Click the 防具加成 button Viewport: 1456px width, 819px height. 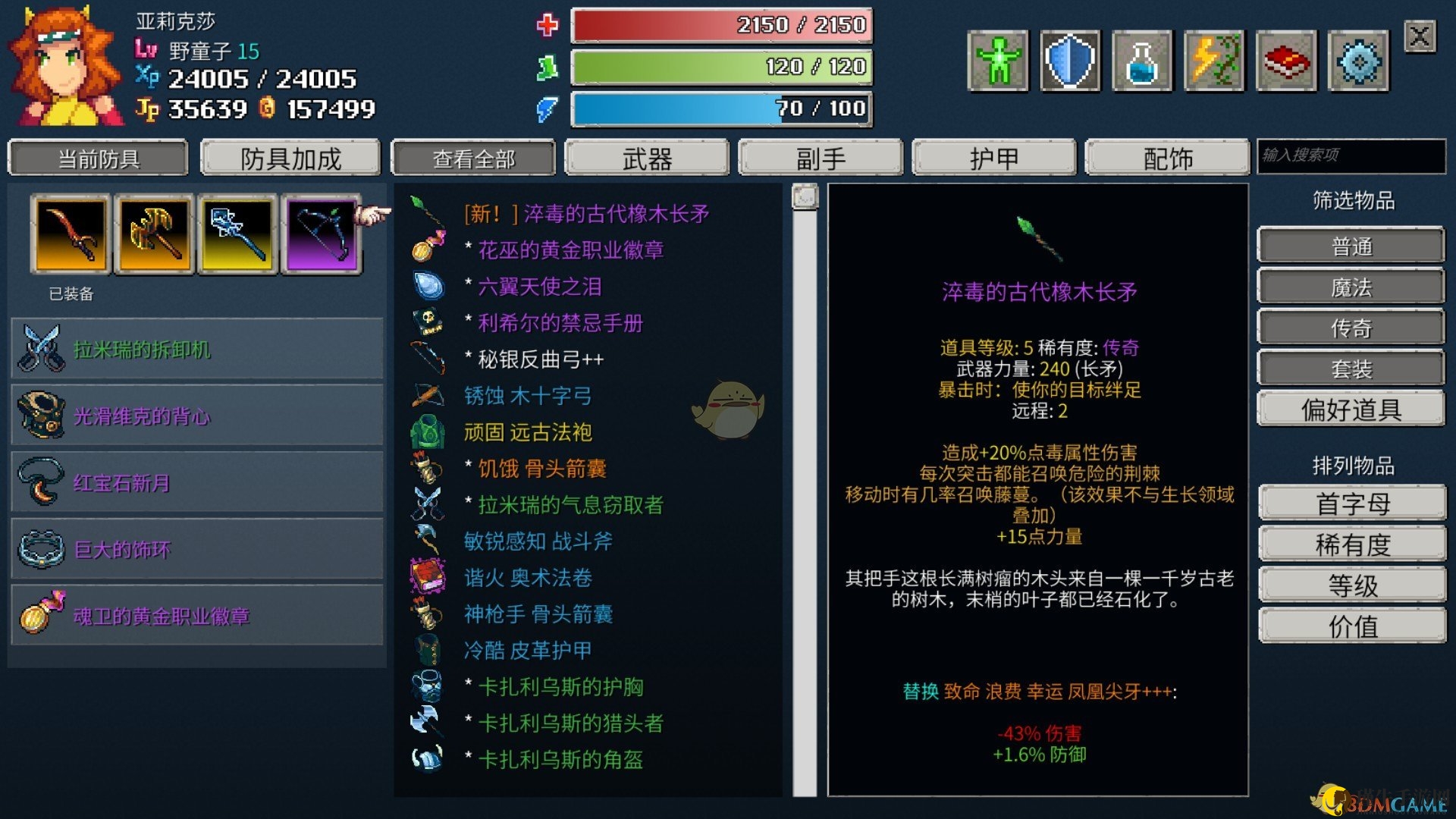290,158
